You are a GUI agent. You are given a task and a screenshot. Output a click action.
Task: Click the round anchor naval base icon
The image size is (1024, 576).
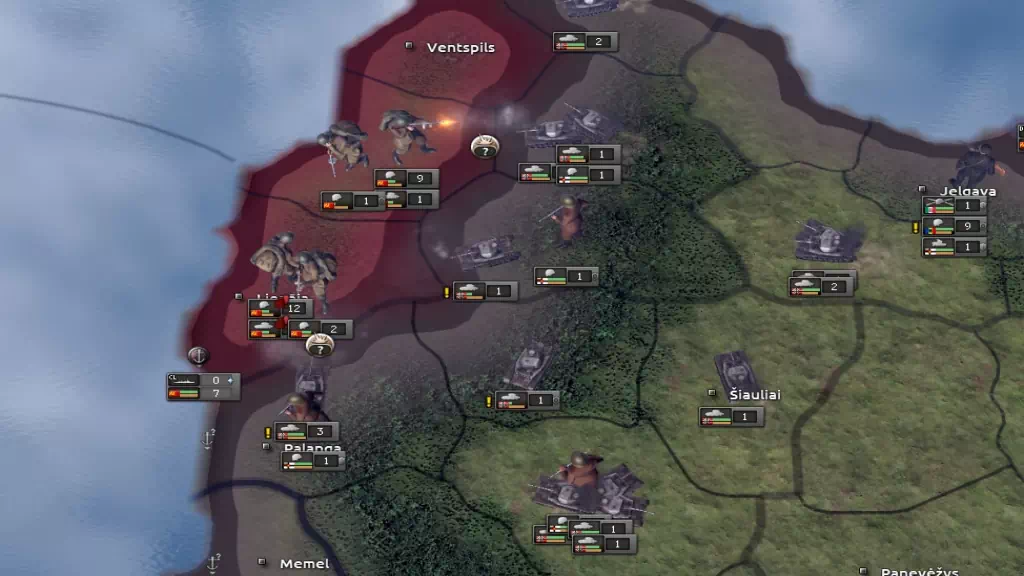pyautogui.click(x=198, y=355)
